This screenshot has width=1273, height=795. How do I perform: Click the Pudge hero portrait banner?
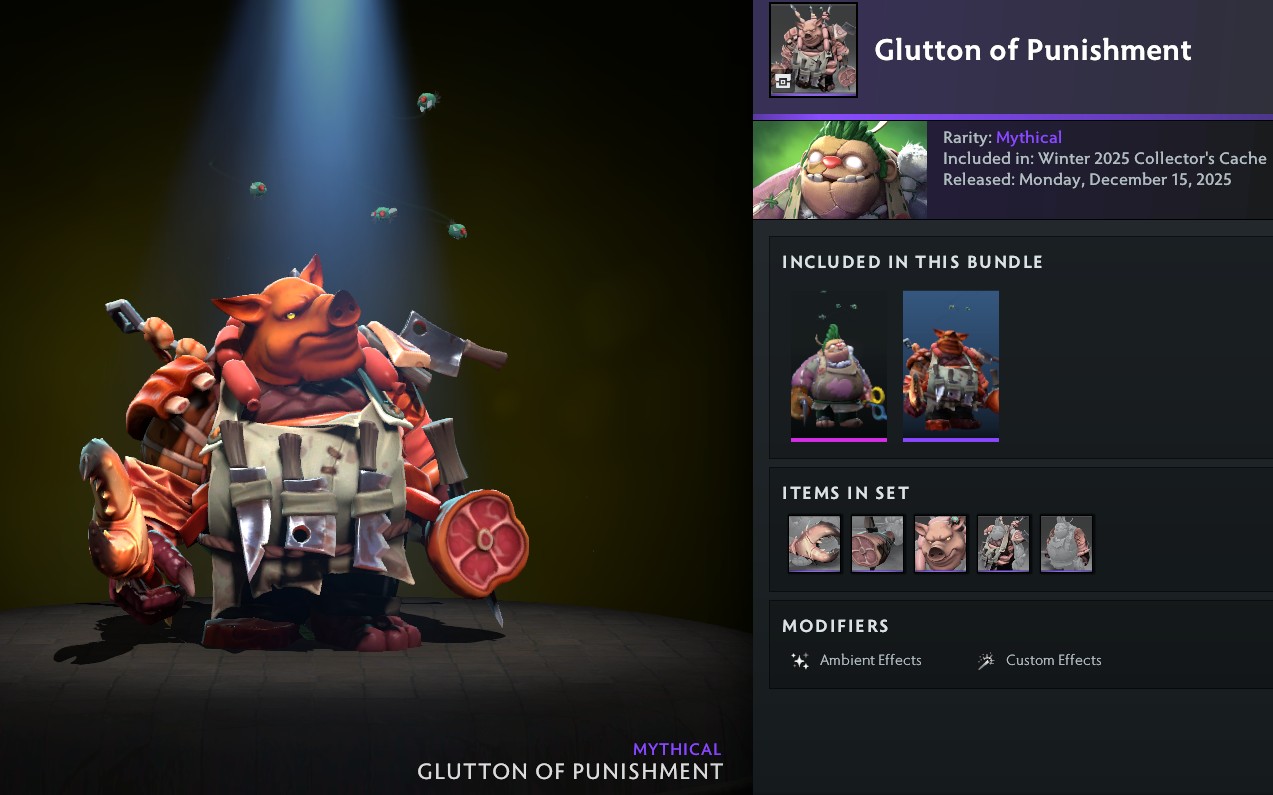pyautogui.click(x=840, y=169)
